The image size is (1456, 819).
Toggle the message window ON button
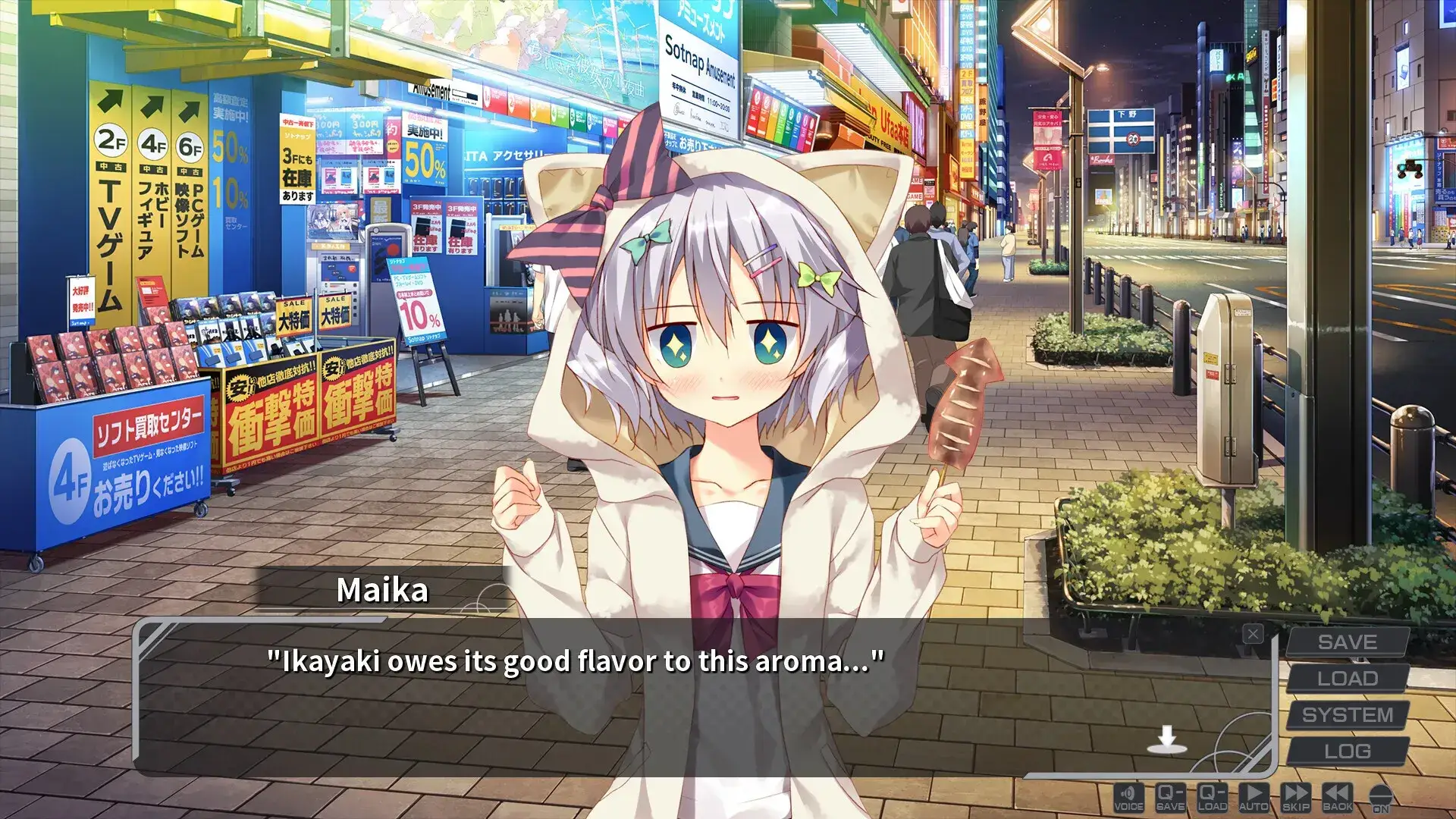(x=1378, y=796)
